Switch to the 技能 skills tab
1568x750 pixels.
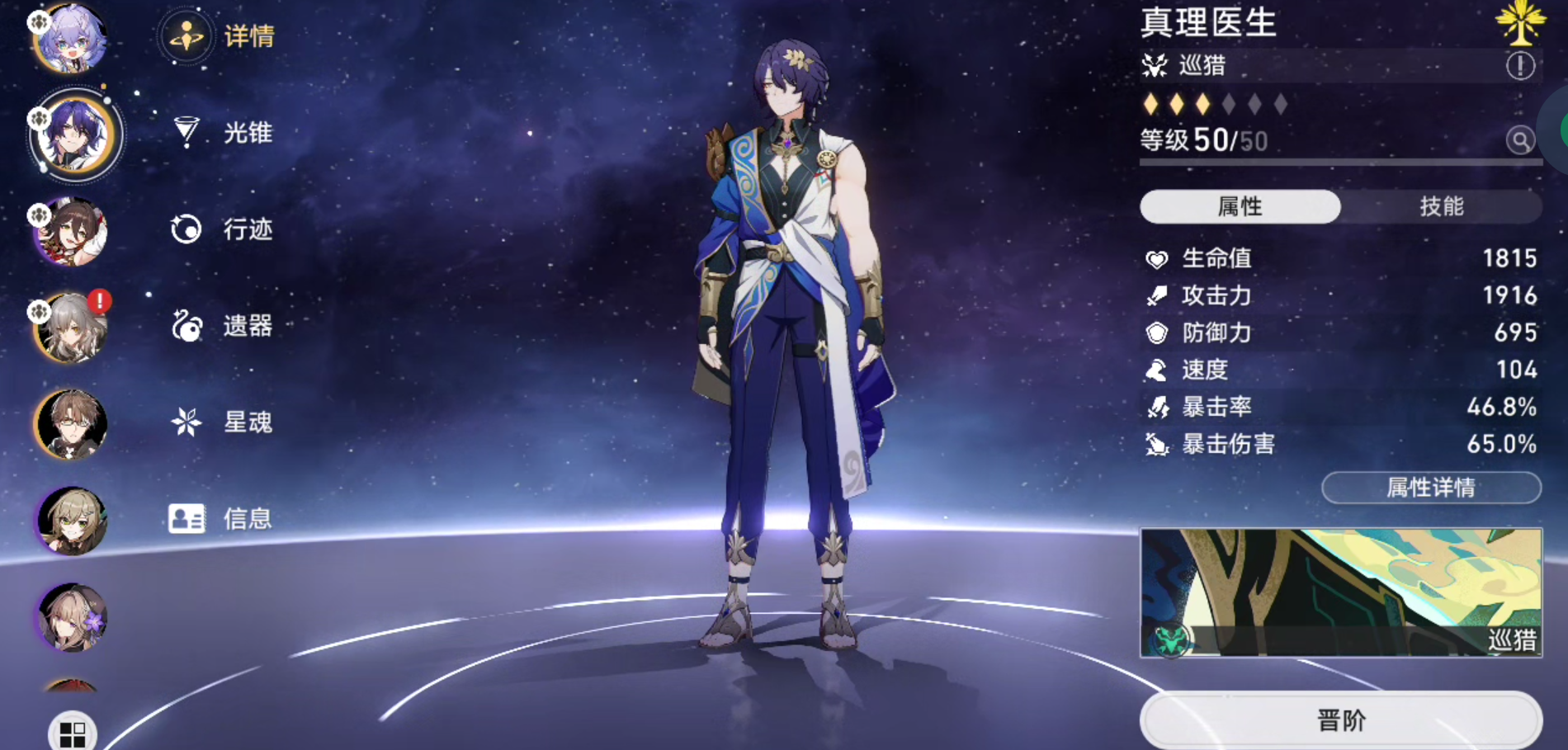pos(1441,206)
